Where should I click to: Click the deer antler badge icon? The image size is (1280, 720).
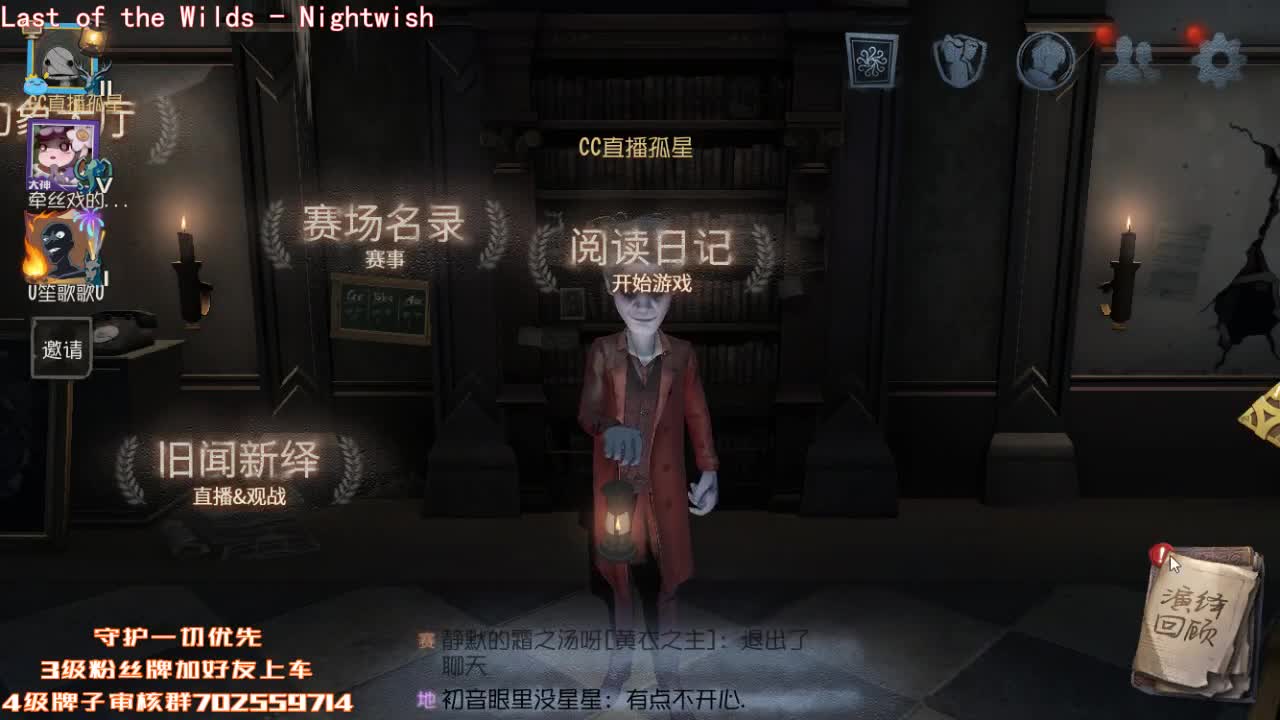tap(93, 75)
